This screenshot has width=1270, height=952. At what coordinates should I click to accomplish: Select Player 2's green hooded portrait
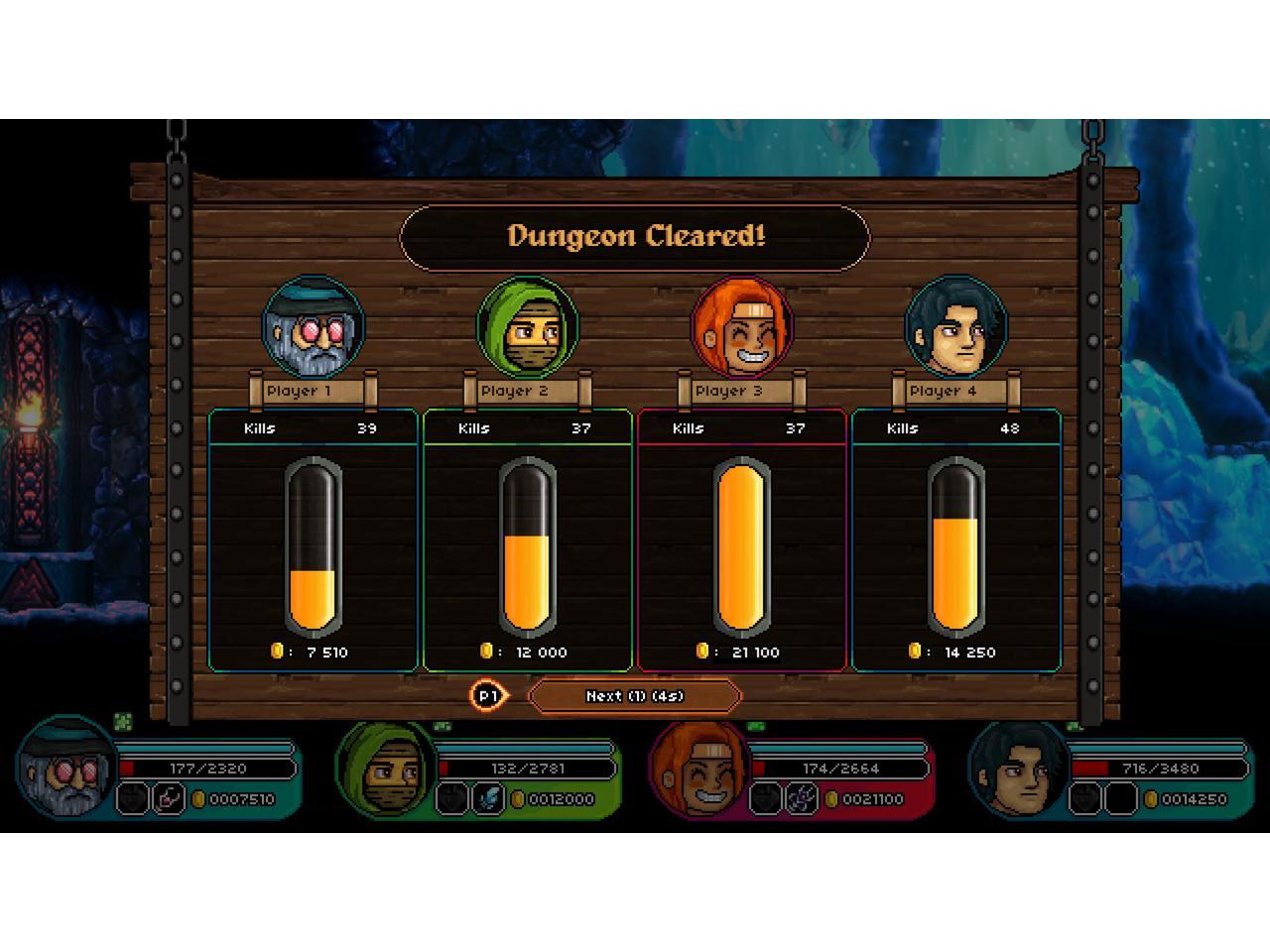coord(527,328)
